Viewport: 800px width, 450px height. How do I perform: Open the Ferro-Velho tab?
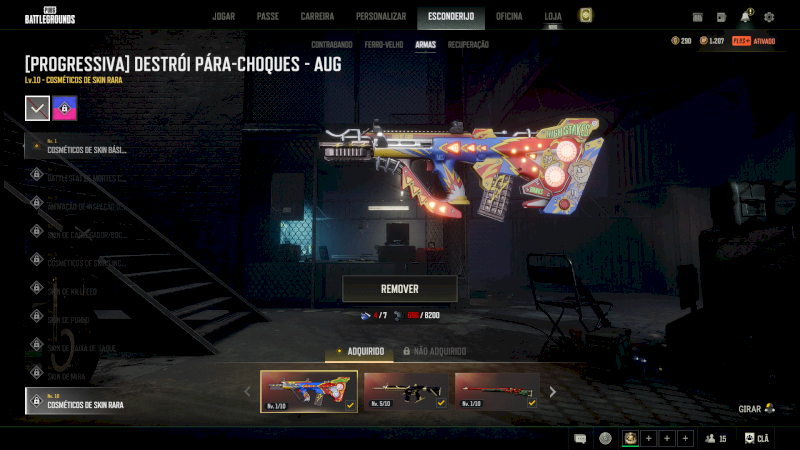[384, 45]
